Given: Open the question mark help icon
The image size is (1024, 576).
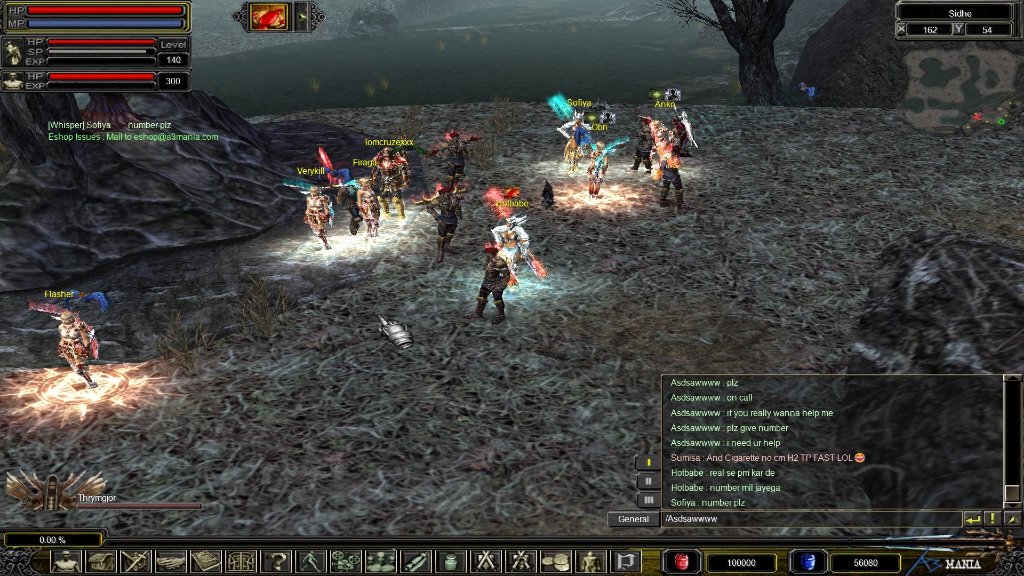Looking at the screenshot, I should [x=275, y=561].
